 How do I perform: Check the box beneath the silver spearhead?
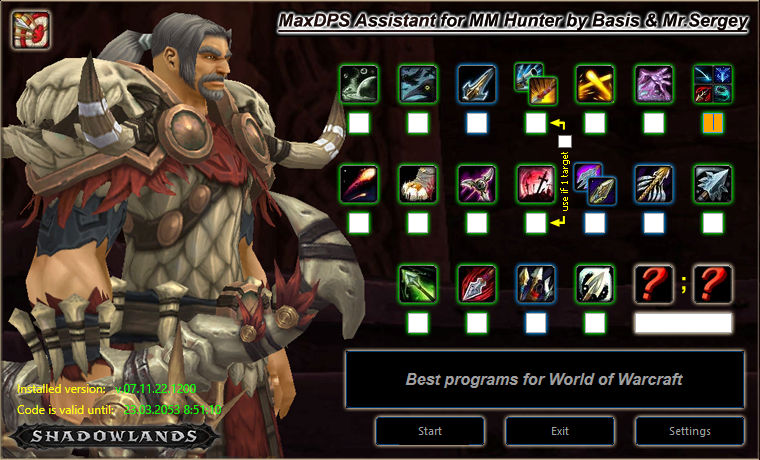(x=713, y=223)
